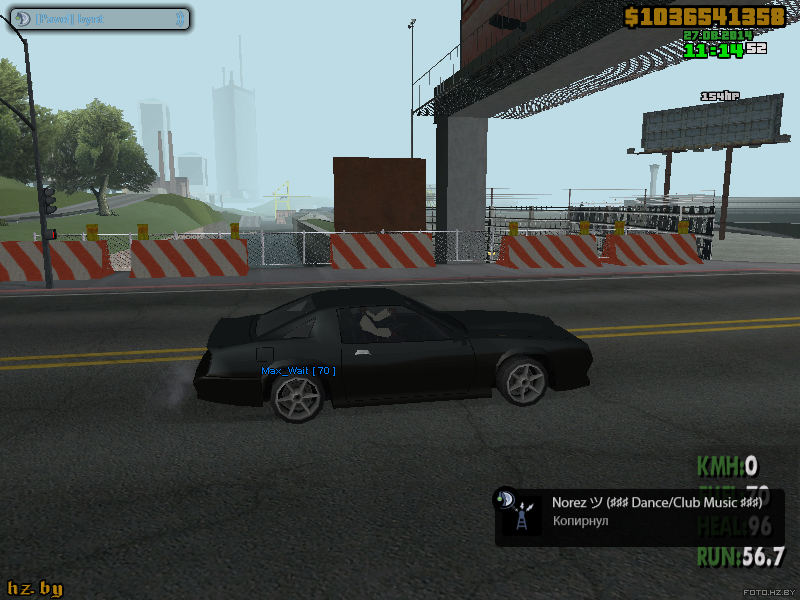The width and height of the screenshot is (800, 600).
Task: Click the TeamSpeak talking-user overlay bar
Action: (x=97, y=18)
